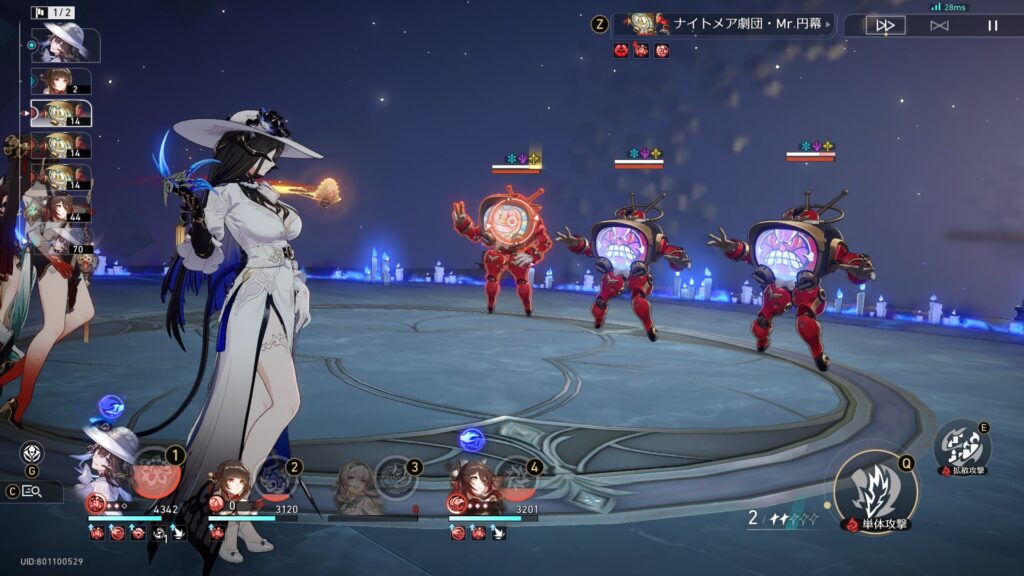The height and width of the screenshot is (576, 1024).
Task: Activate slot 2 character's ultimate
Action: click(x=277, y=476)
